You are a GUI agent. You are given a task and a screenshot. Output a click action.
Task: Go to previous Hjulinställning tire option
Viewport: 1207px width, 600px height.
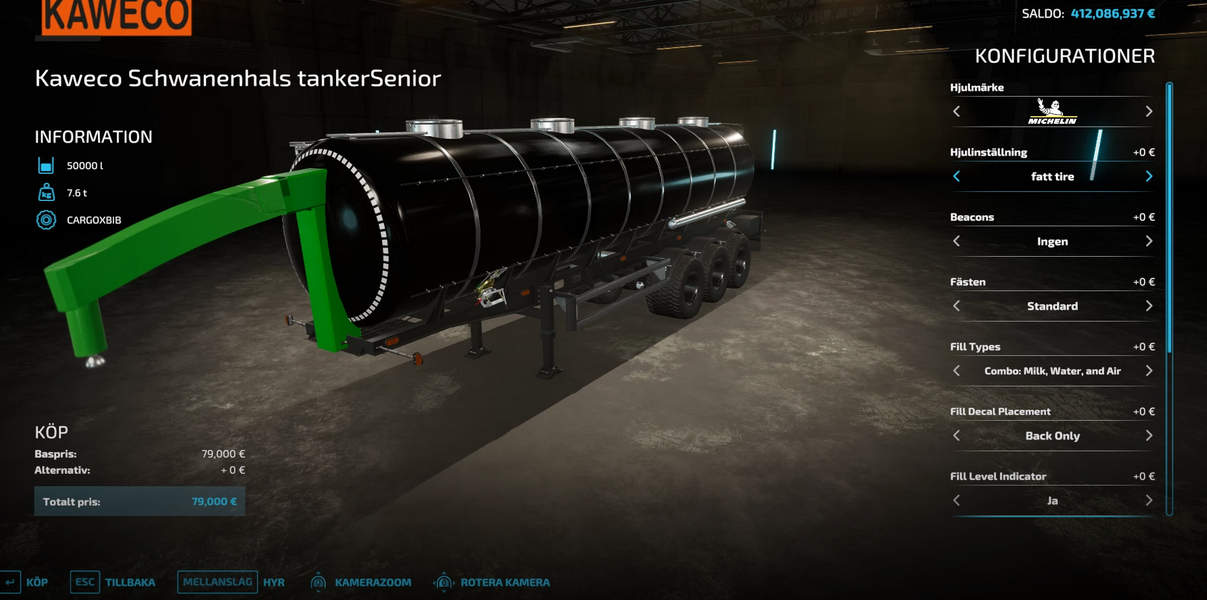pos(957,177)
